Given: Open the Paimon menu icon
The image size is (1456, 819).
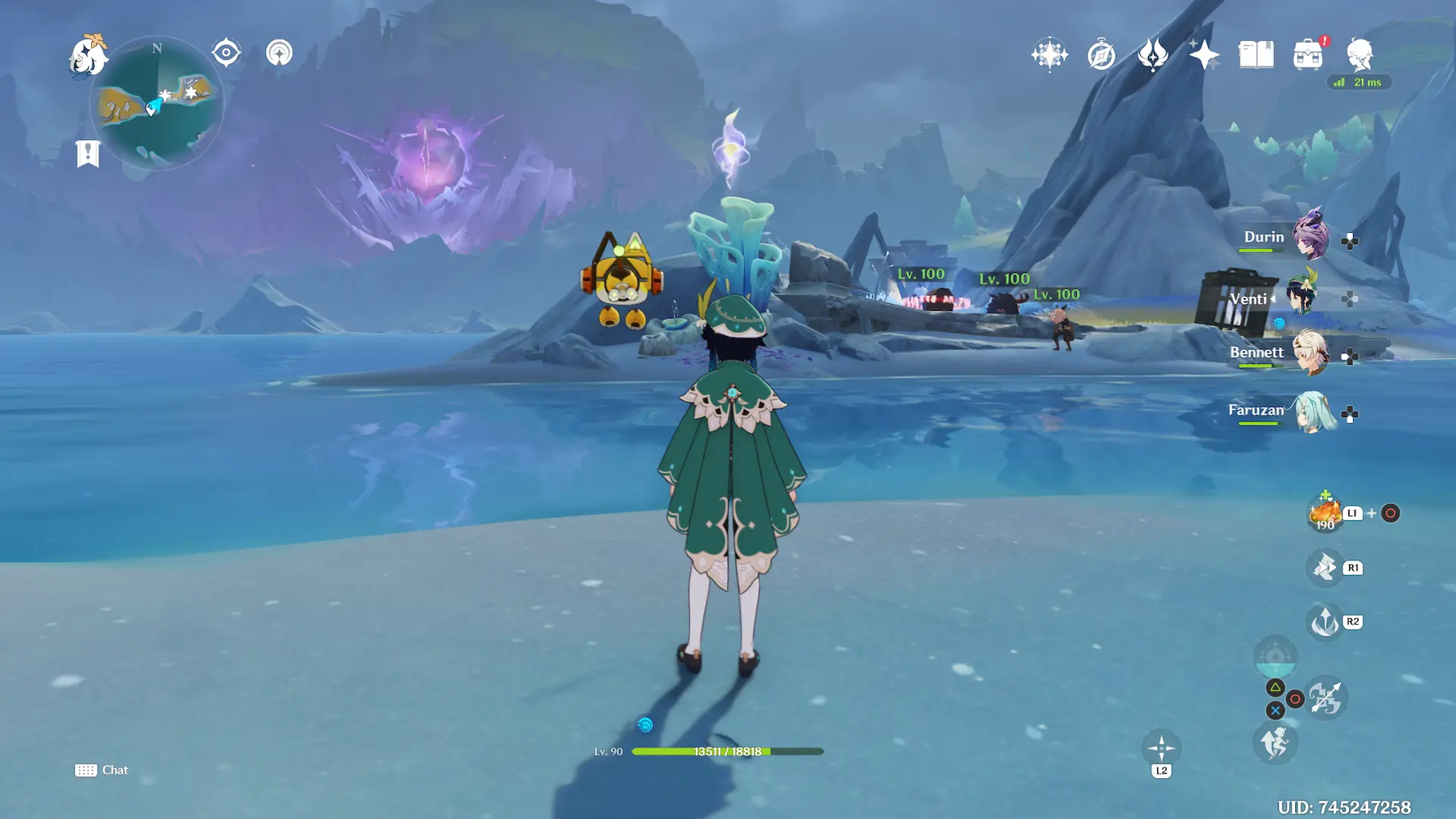Looking at the screenshot, I should (x=88, y=55).
